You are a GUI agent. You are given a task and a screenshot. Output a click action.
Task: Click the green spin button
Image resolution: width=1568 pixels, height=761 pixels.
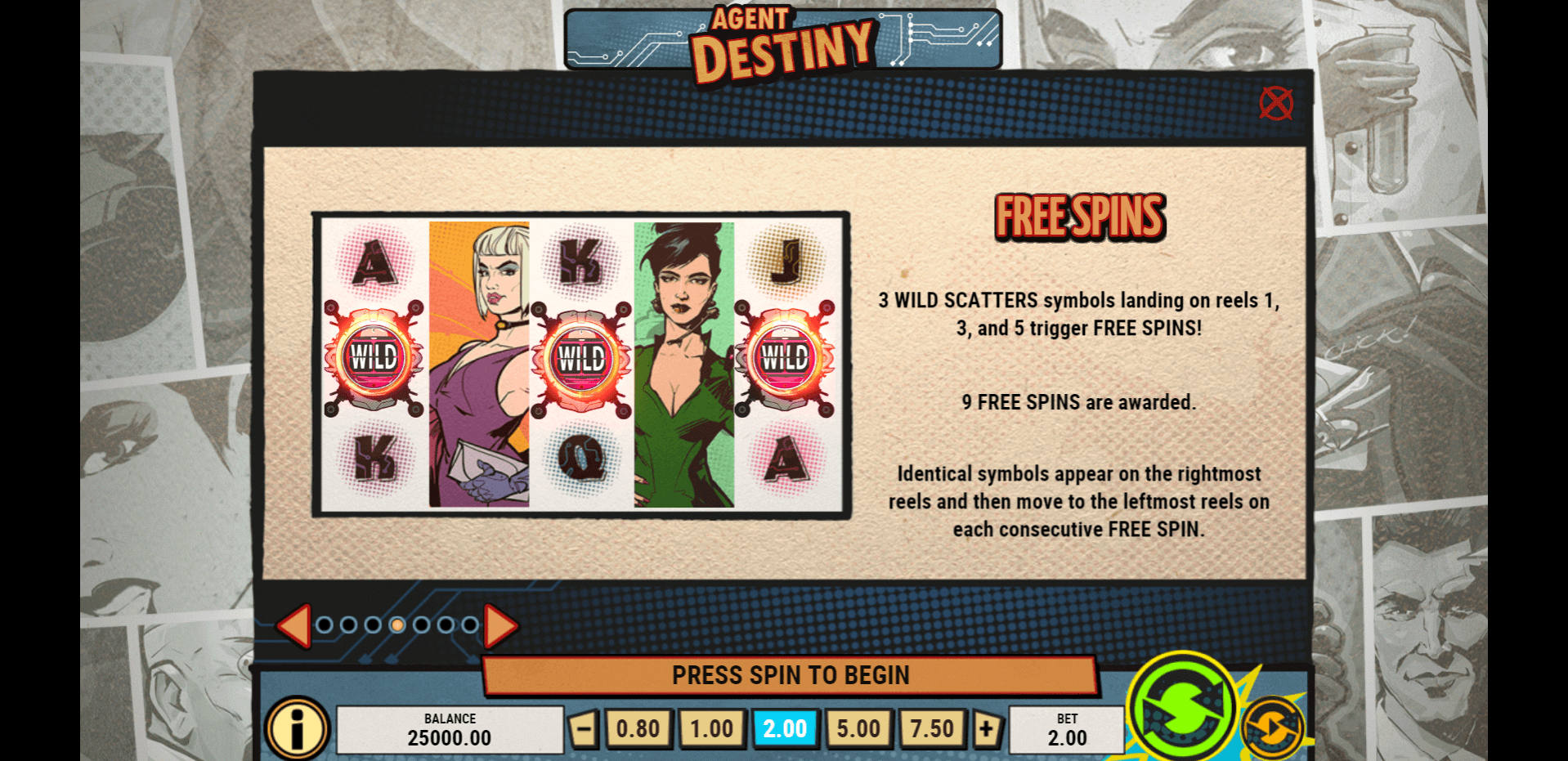[x=1182, y=705]
